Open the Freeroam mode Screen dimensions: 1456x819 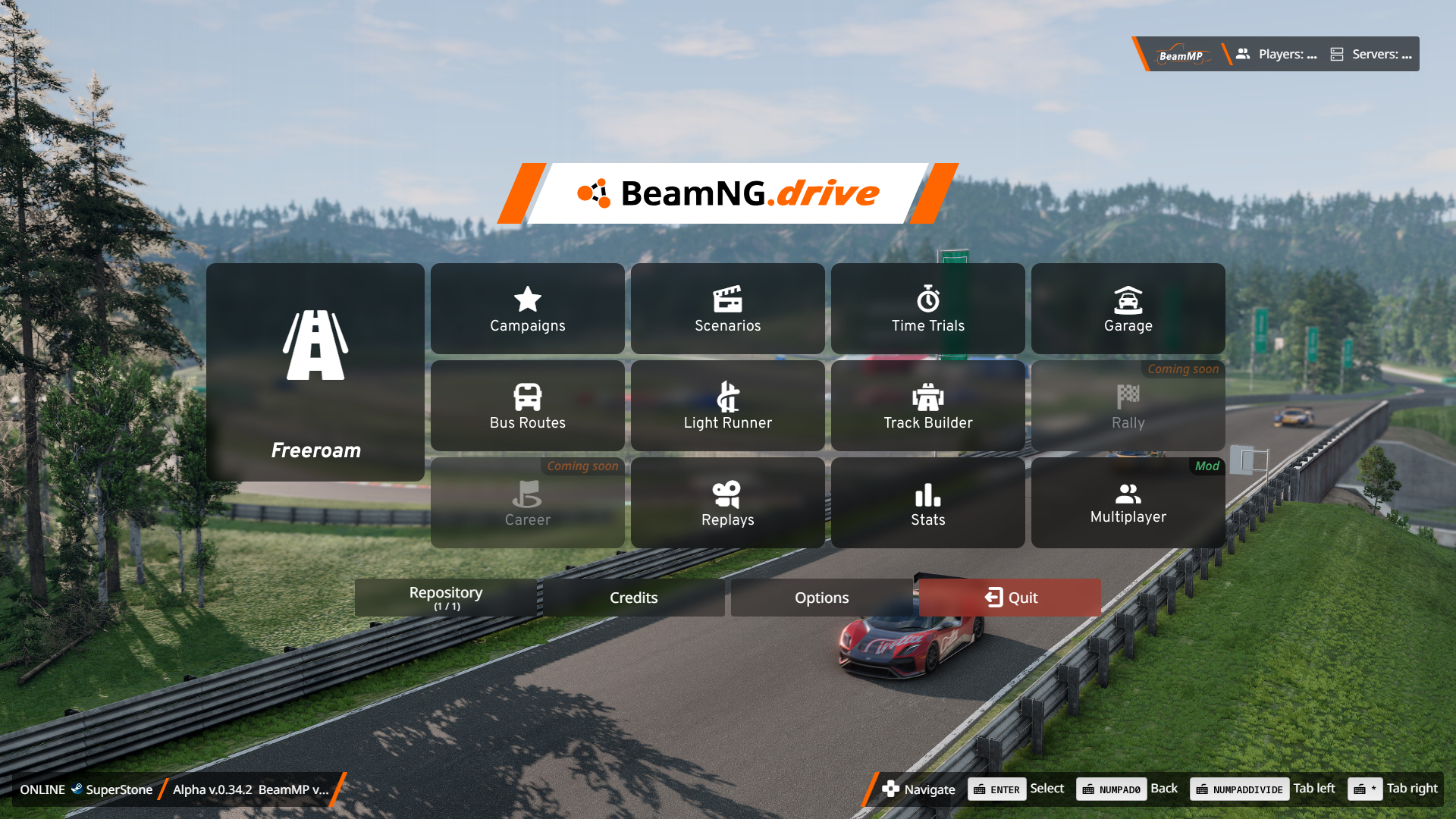point(315,372)
